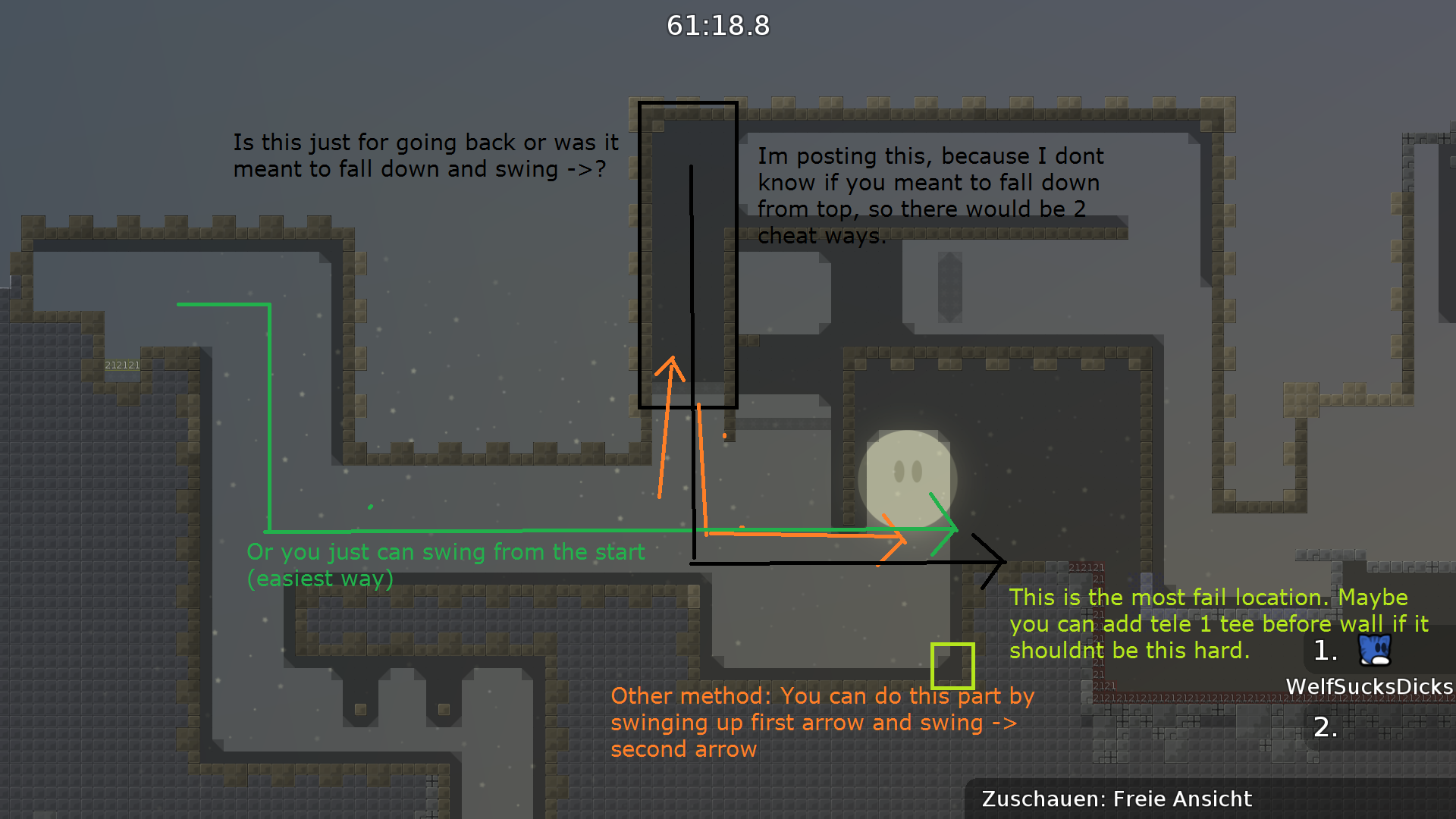The width and height of the screenshot is (1456, 819).
Task: Click the number 1 scoreboard label
Action: coord(1327,651)
